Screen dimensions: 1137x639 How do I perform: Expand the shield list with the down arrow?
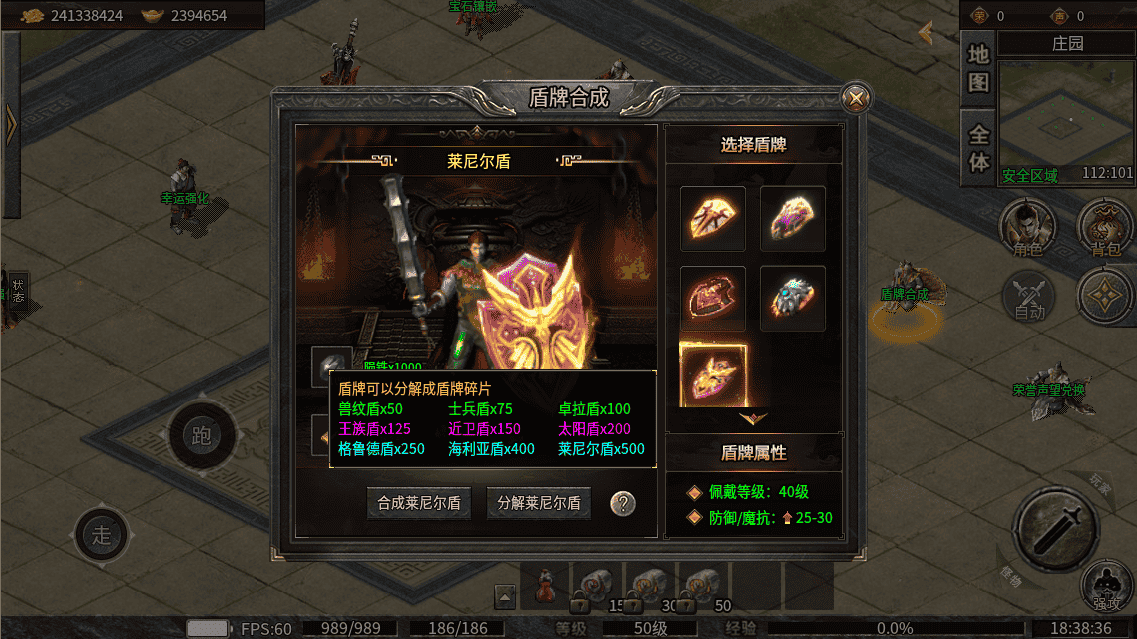[753, 418]
